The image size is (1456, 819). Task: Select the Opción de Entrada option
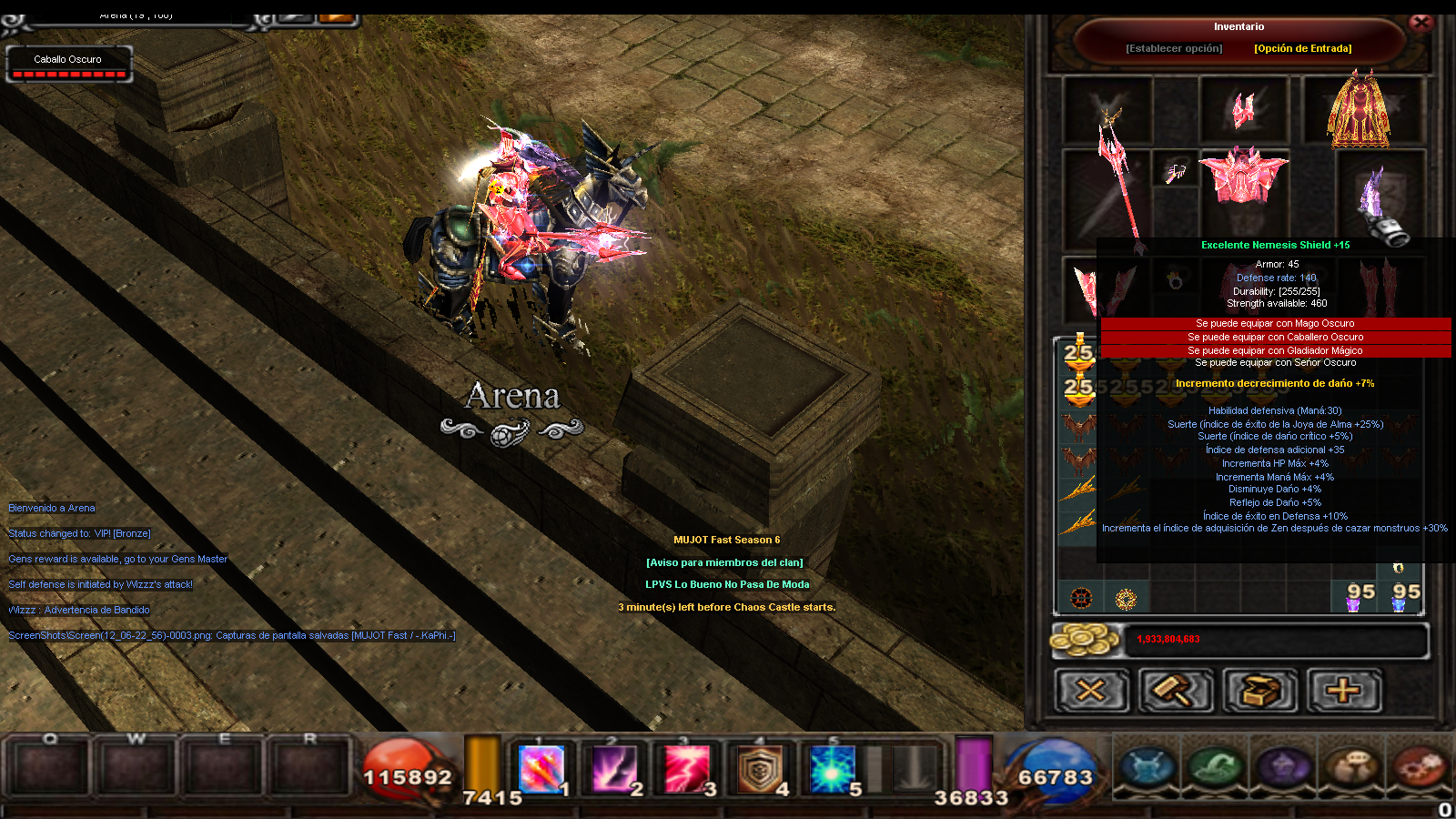click(1302, 48)
